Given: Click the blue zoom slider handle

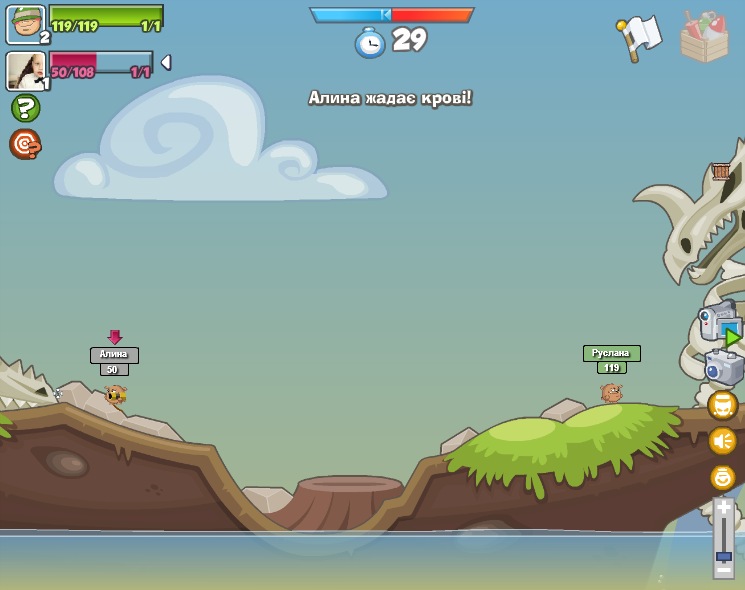Looking at the screenshot, I should pyautogui.click(x=723, y=555).
